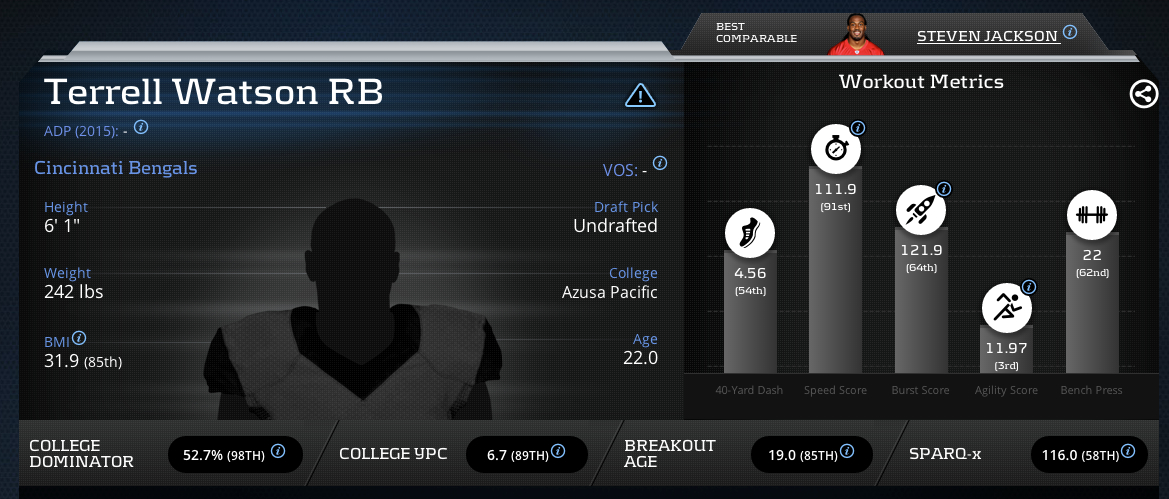Open the BMI info icon
This screenshot has height=499, width=1169.
[79, 338]
